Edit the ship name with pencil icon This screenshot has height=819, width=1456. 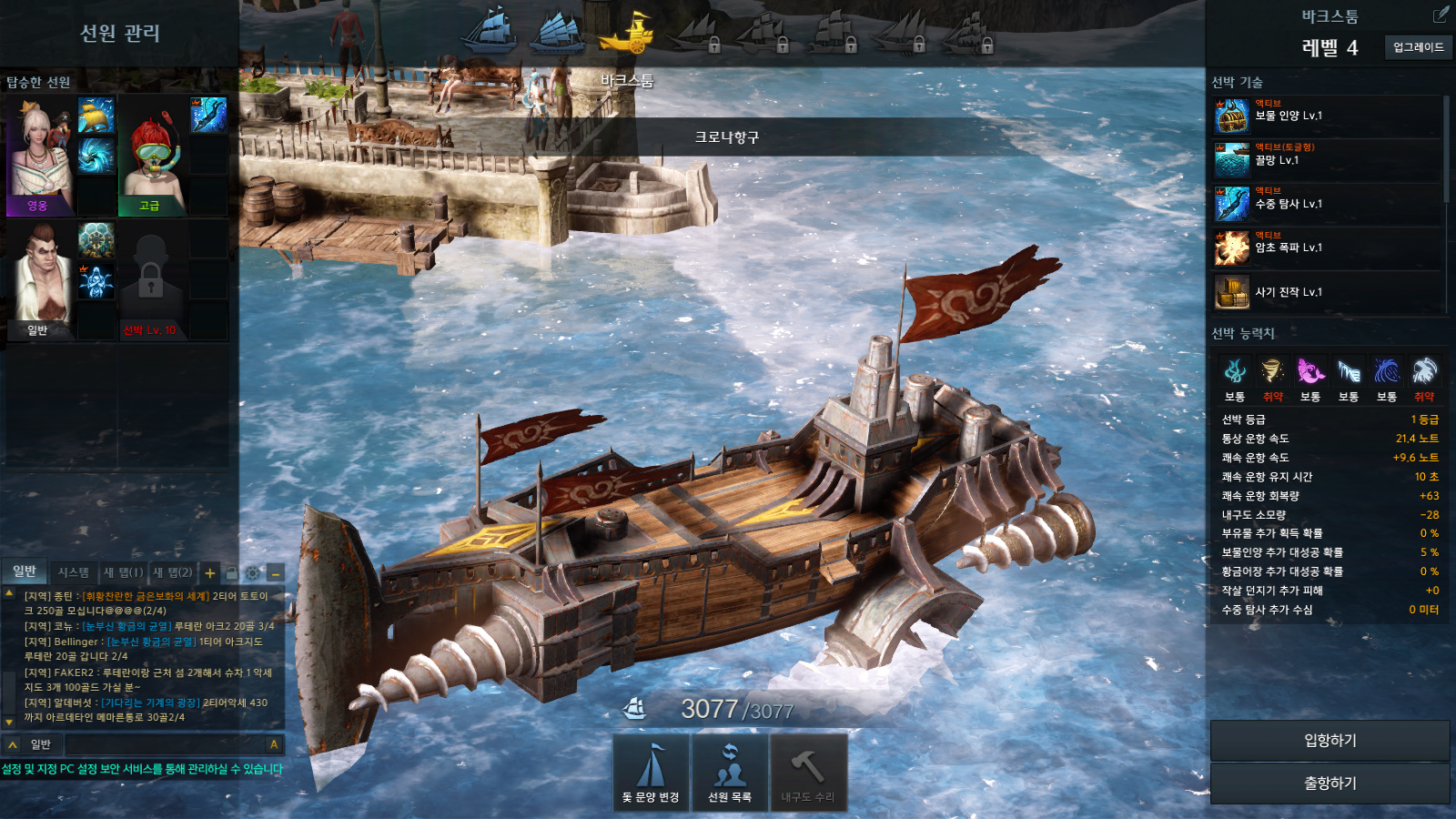click(1441, 15)
